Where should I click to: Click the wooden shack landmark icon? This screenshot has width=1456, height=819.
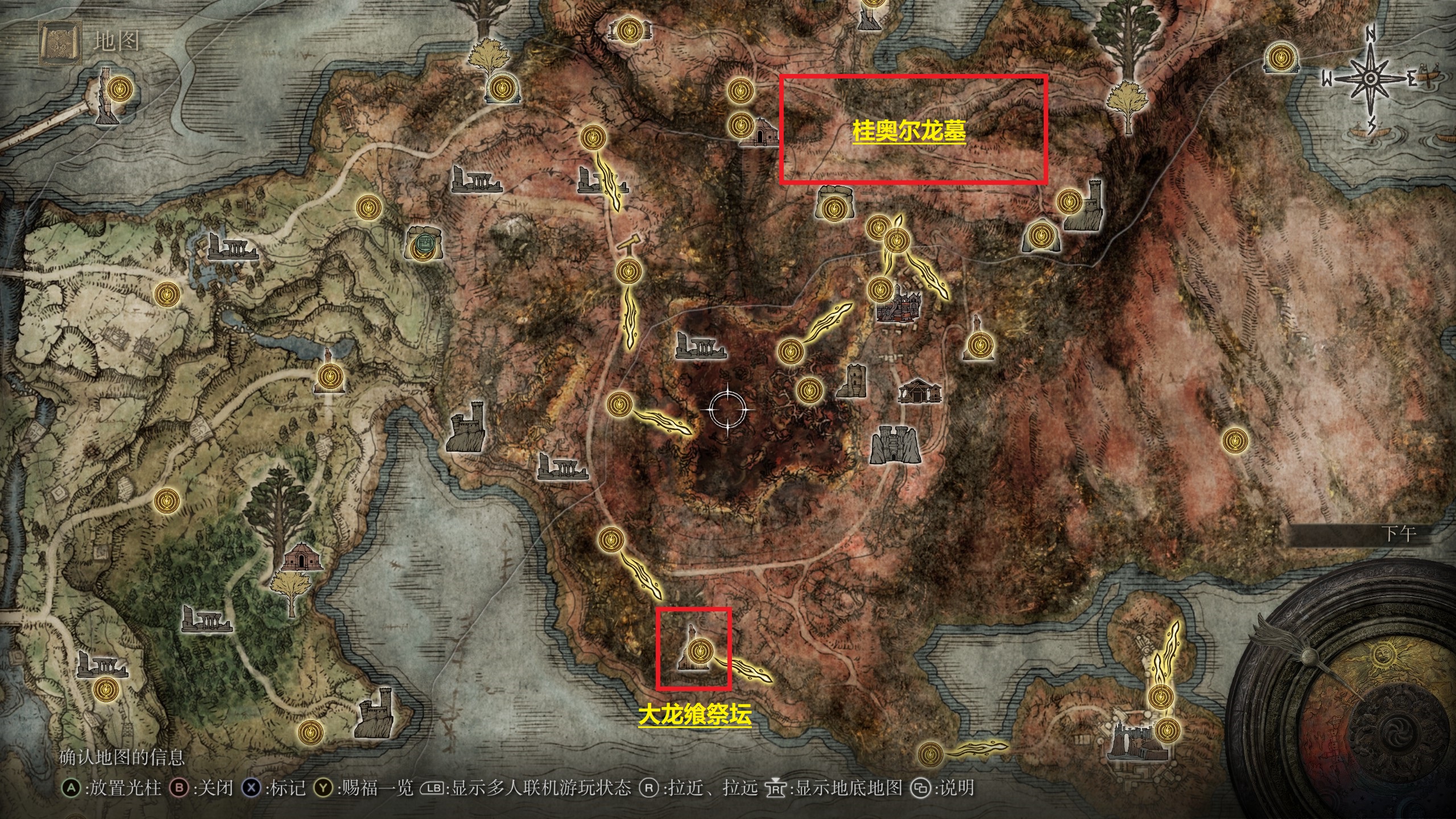click(x=920, y=392)
